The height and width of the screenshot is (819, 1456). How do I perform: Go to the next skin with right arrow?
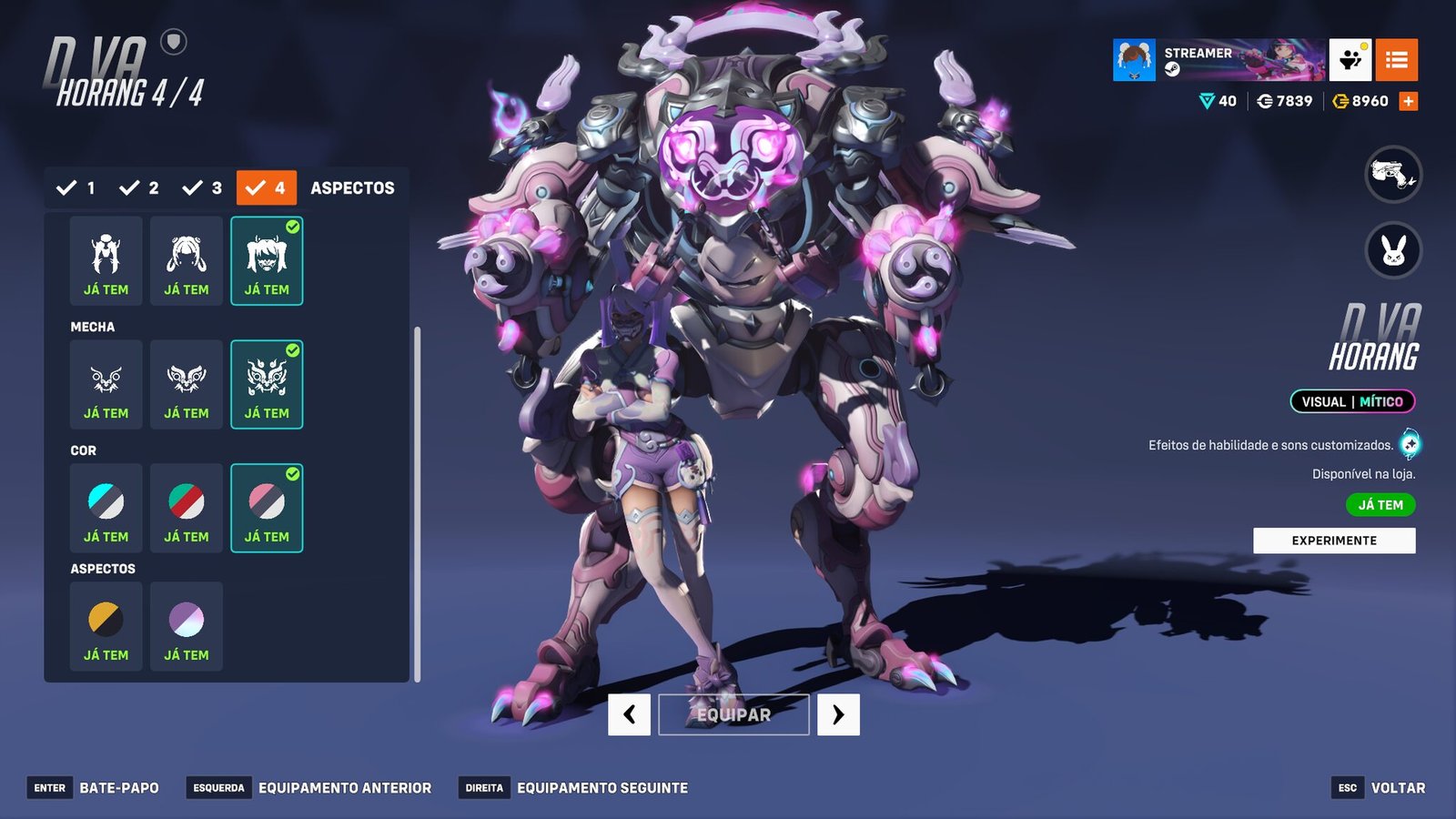(x=838, y=714)
